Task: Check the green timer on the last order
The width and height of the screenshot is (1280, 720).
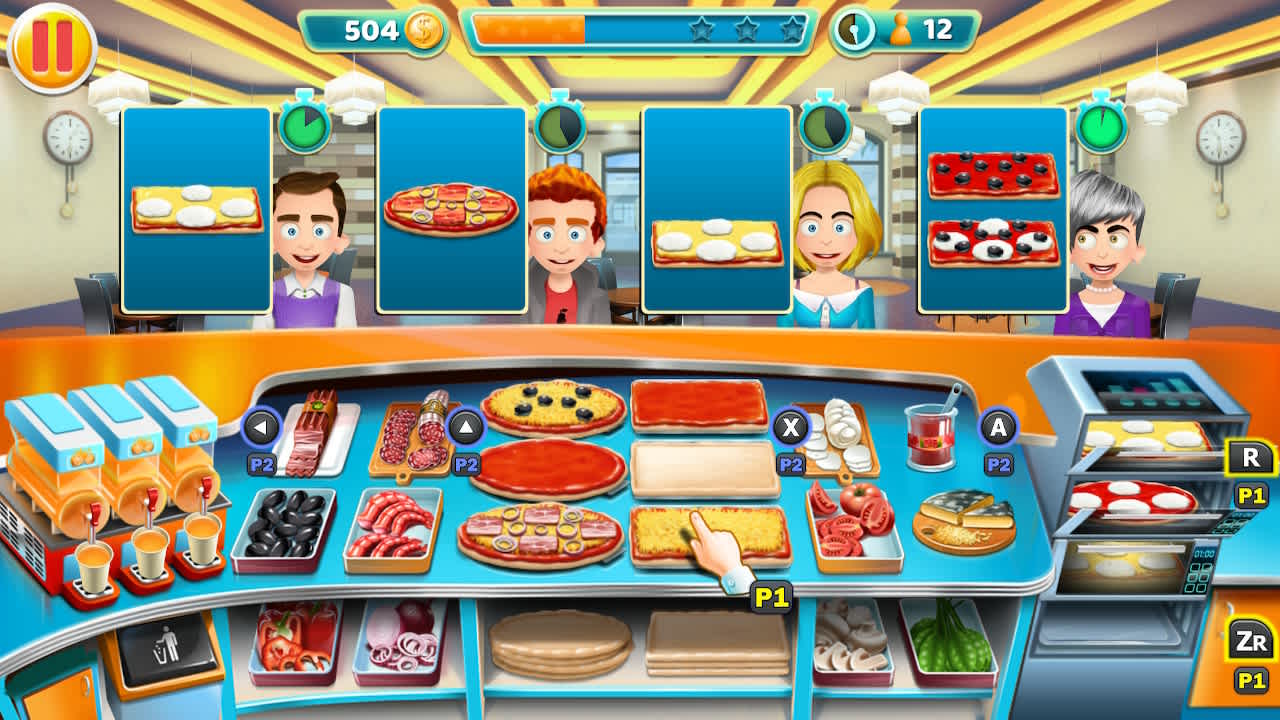Action: pyautogui.click(x=1100, y=127)
